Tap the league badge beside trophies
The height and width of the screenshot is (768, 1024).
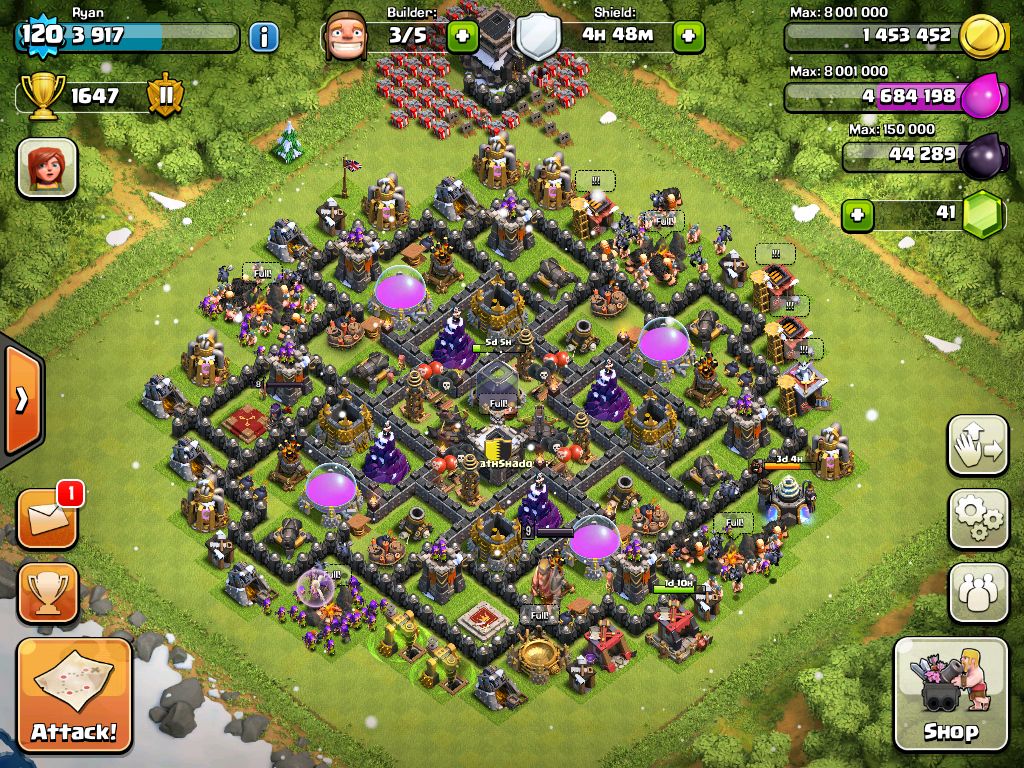coord(165,97)
